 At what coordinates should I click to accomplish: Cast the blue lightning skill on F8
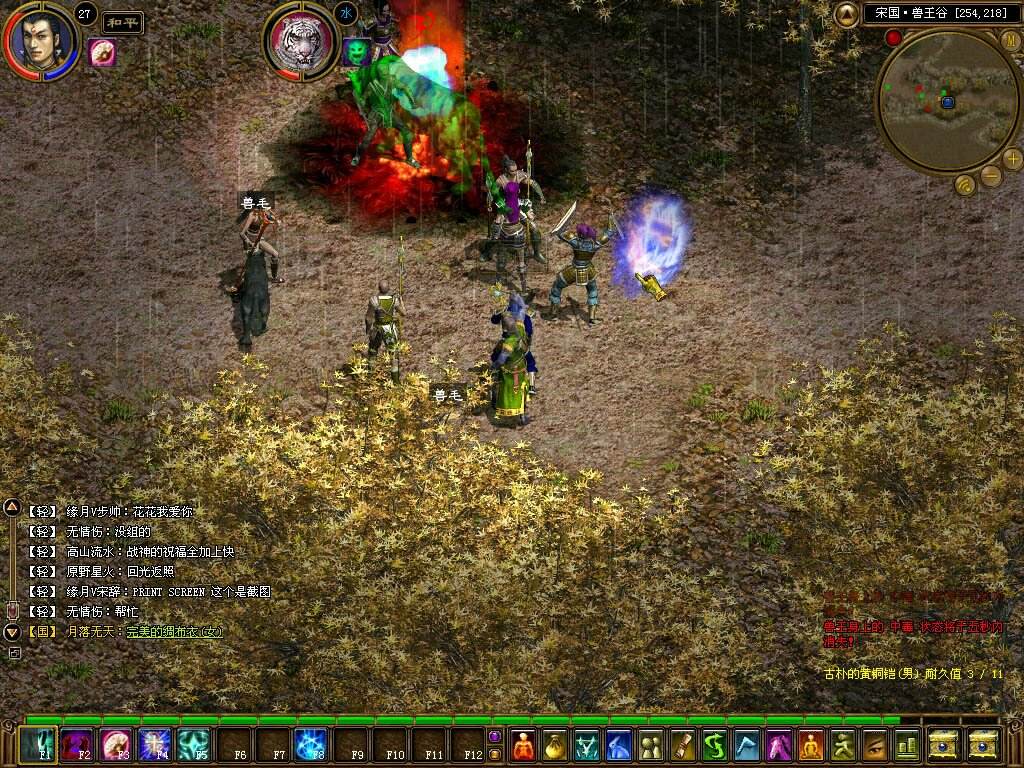pyautogui.click(x=311, y=745)
